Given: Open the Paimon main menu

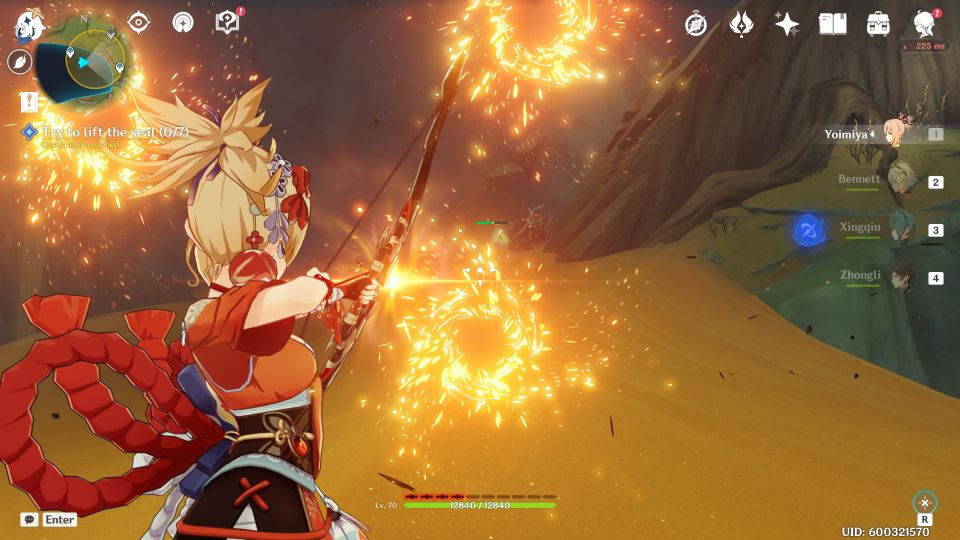Looking at the screenshot, I should click(x=28, y=24).
